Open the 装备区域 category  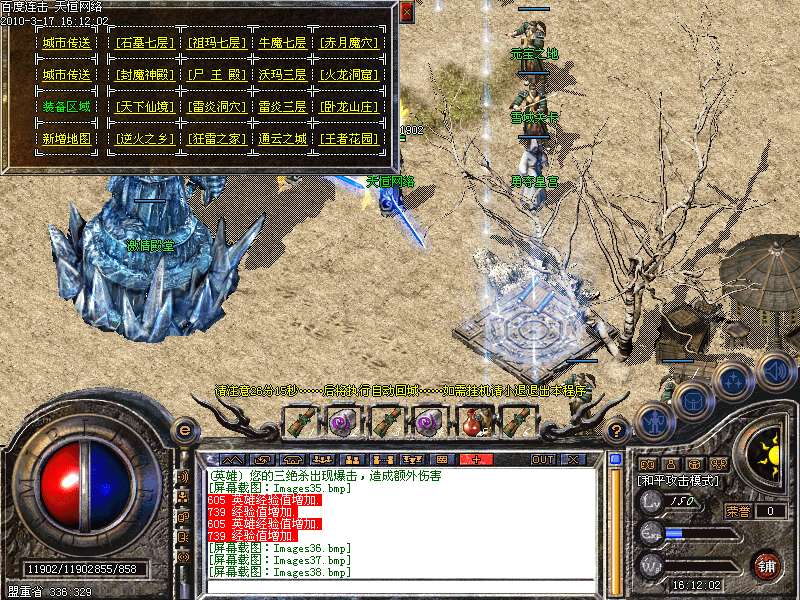click(x=66, y=106)
